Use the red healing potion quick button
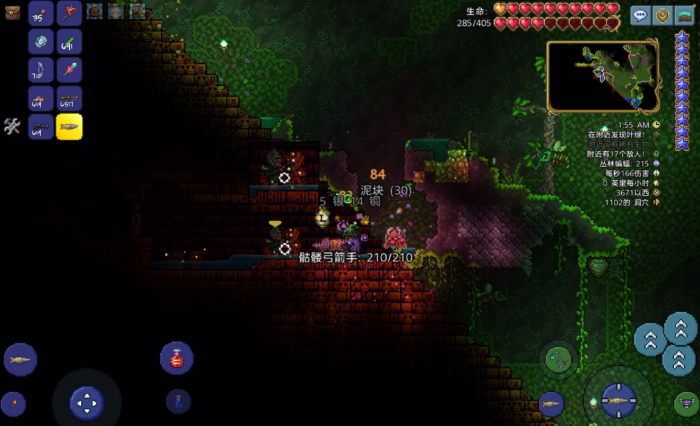Screen dimensions: 700x426 (176, 358)
